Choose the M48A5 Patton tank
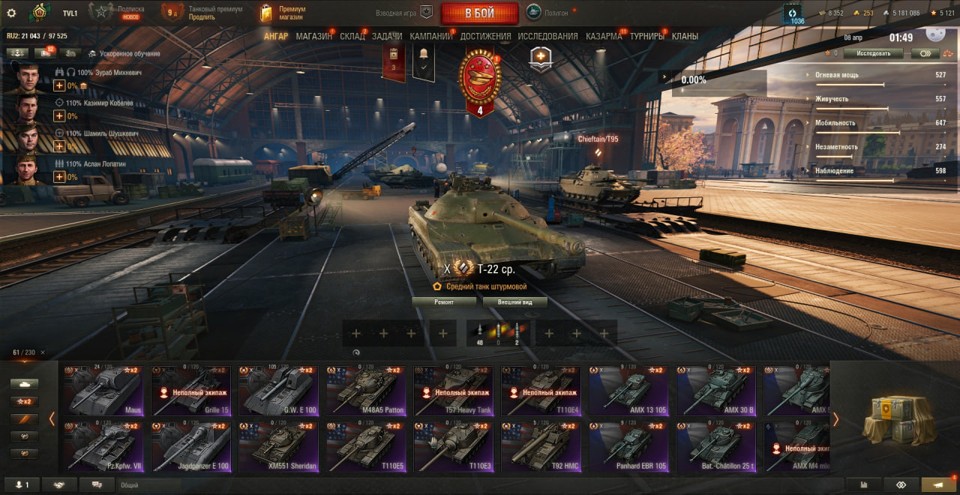The image size is (960, 495). click(x=366, y=390)
